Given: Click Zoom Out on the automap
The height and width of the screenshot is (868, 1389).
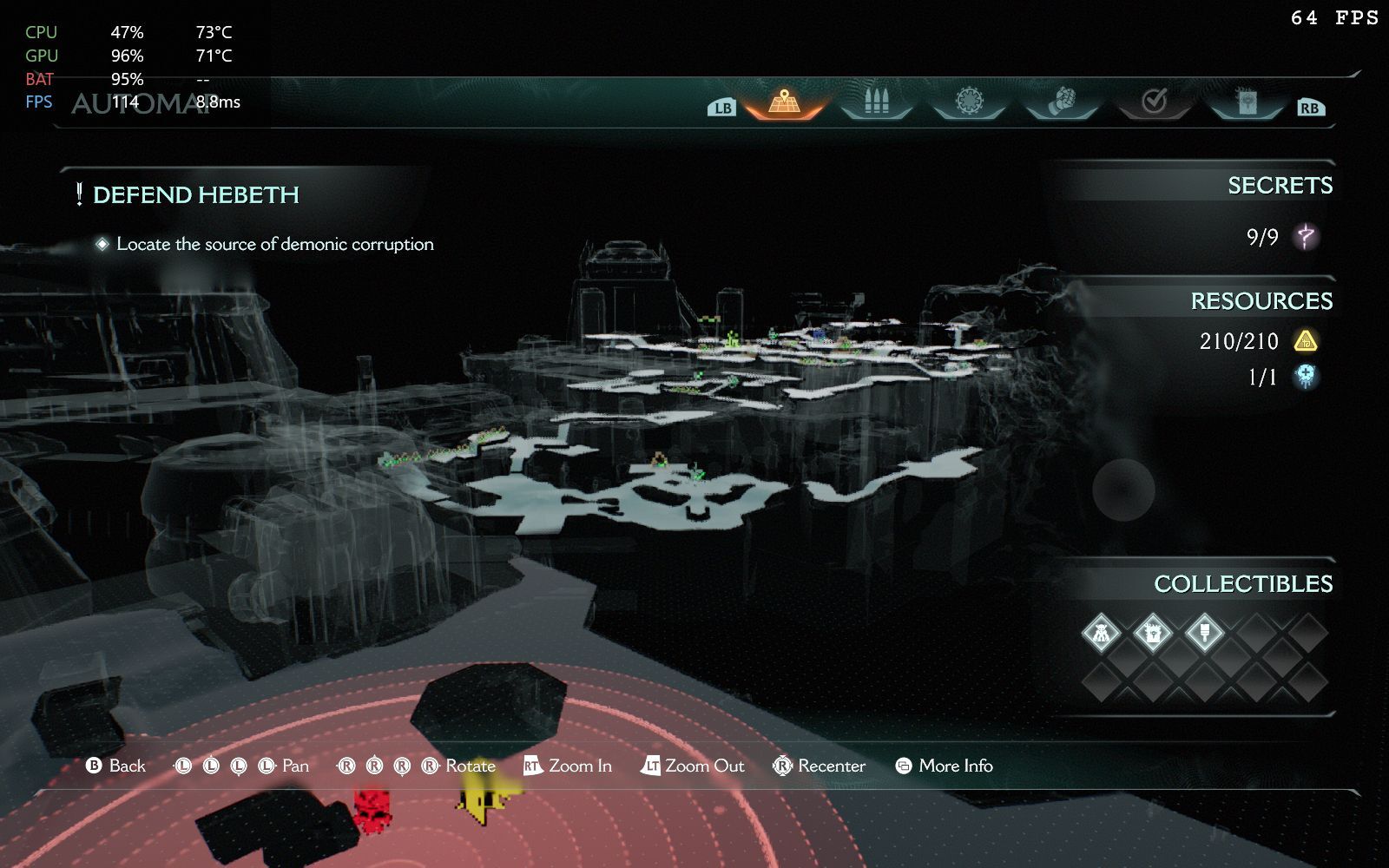Looking at the screenshot, I should (693, 766).
